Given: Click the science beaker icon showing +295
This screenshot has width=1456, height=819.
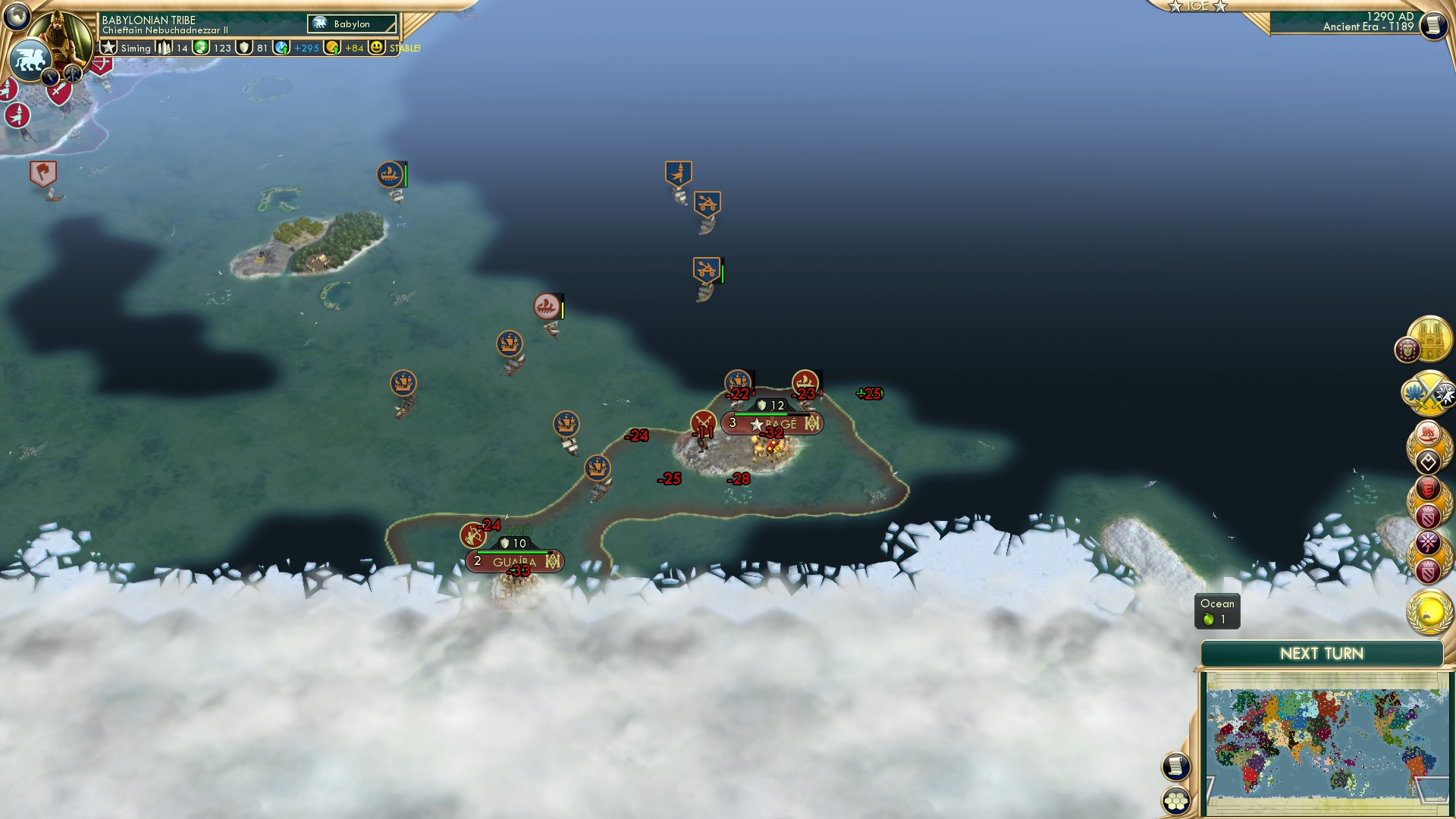Looking at the screenshot, I should [x=281, y=48].
